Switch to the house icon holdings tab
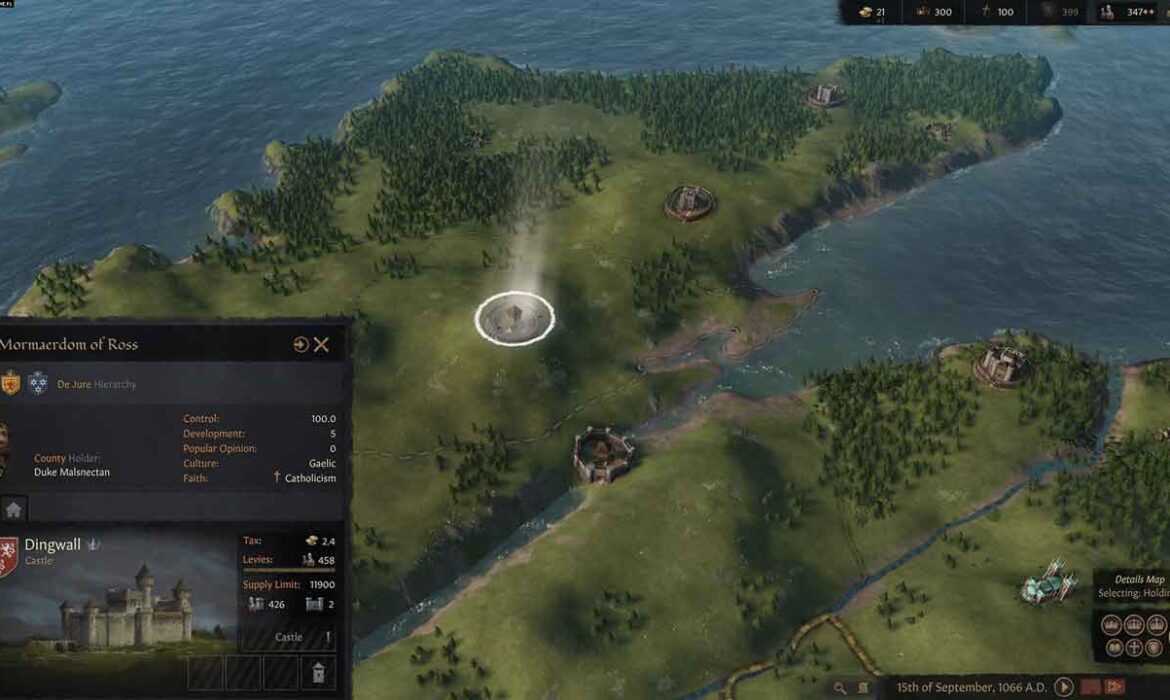This screenshot has height=700, width=1170. pos(13,509)
